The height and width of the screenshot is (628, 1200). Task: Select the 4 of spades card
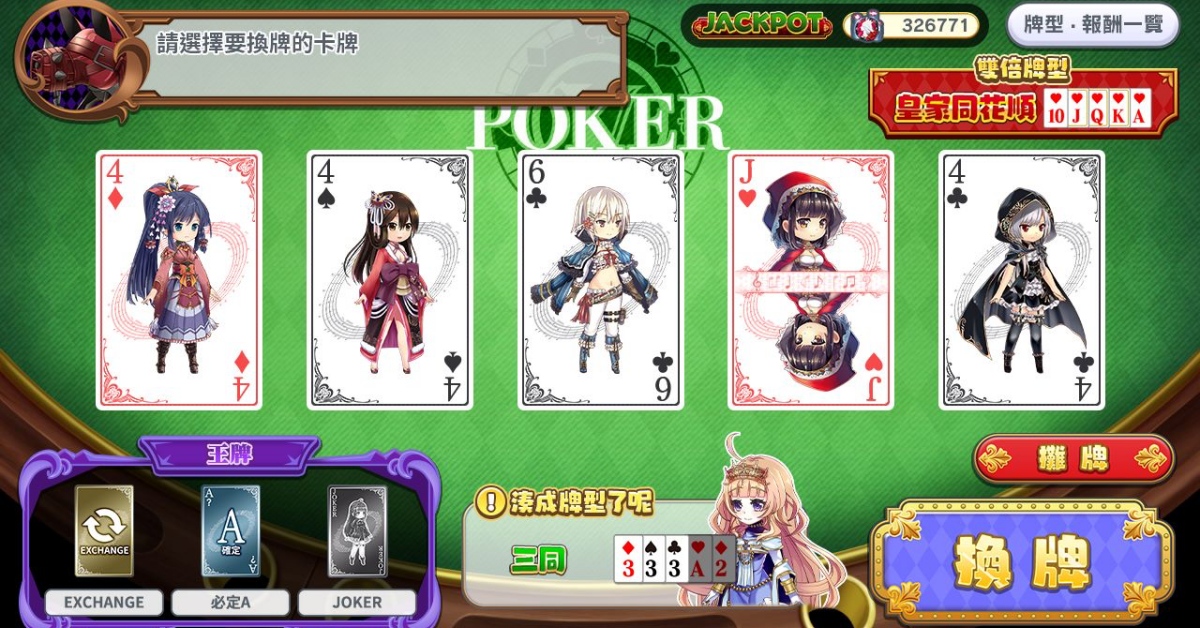389,280
